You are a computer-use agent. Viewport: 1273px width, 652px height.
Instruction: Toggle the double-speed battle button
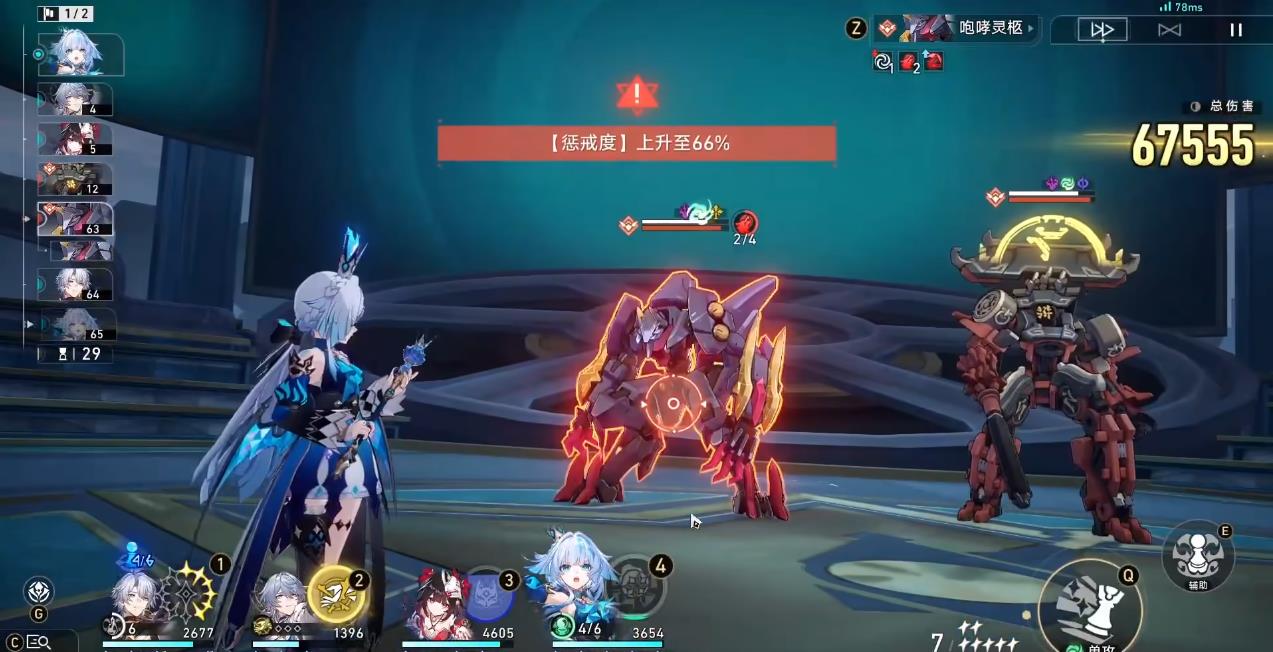(1102, 30)
